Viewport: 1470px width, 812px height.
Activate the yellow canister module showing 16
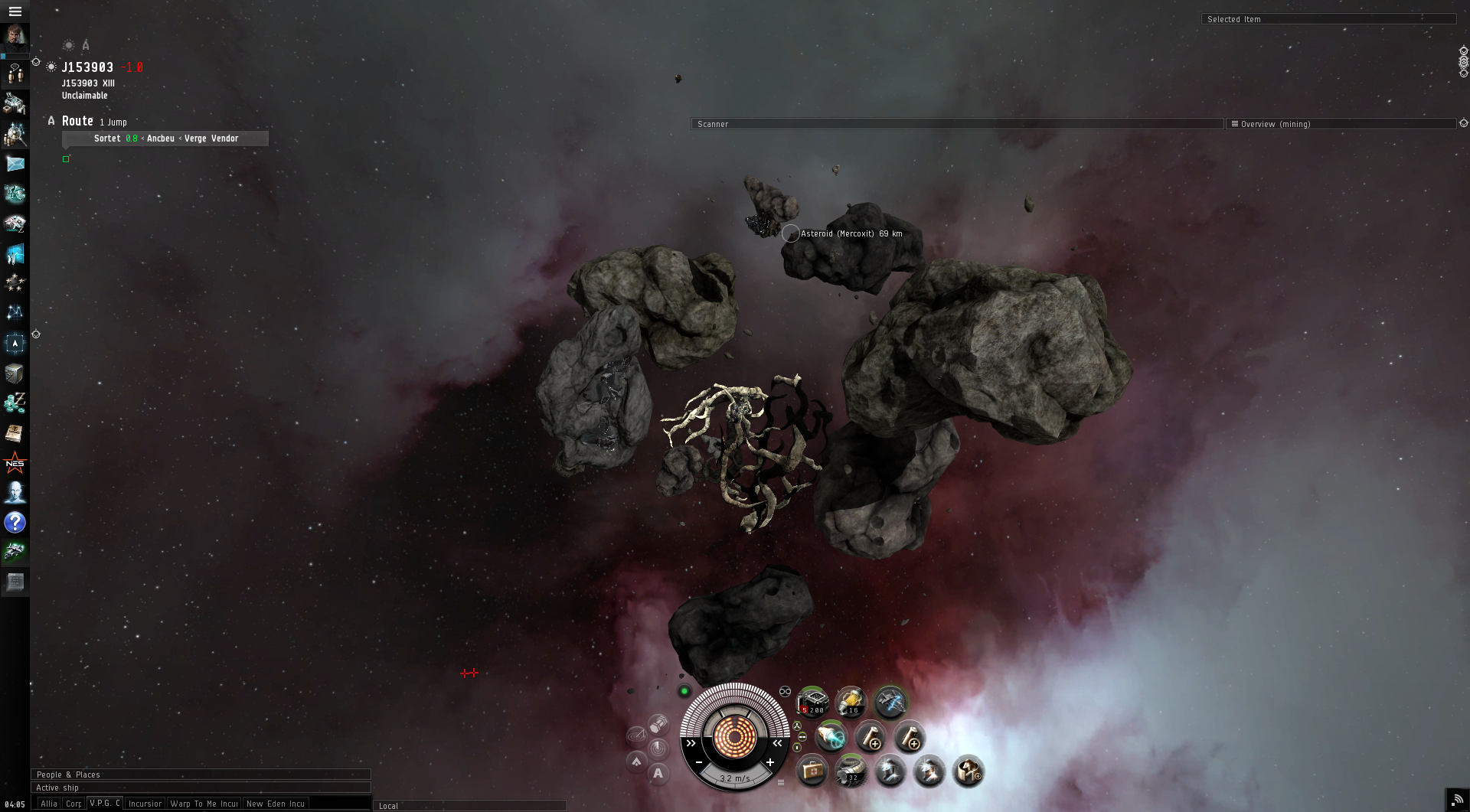(851, 701)
